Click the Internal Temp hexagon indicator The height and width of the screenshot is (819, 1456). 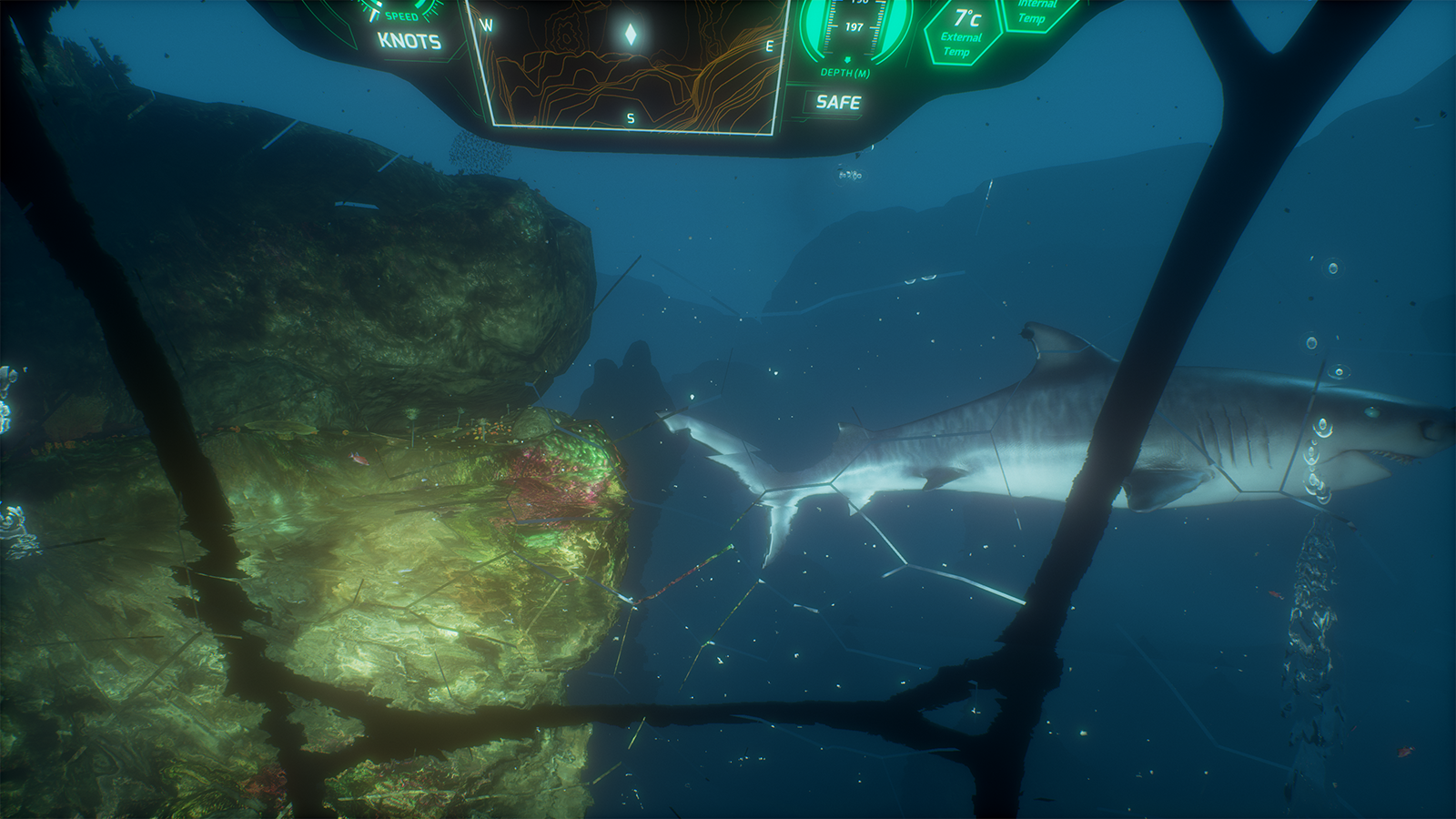coord(1031,11)
